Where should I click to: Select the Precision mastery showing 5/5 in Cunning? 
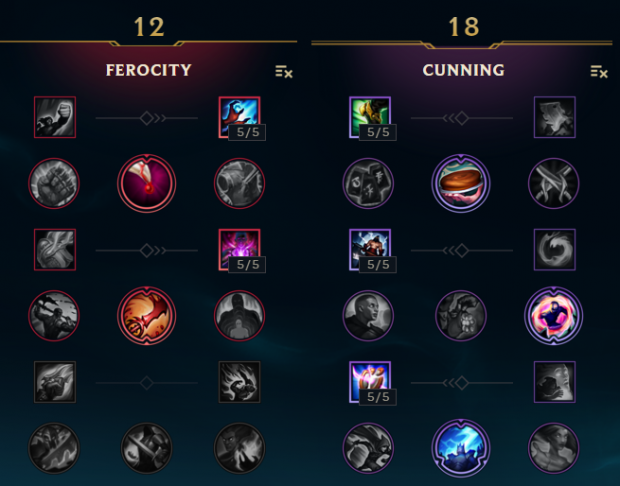coord(368,380)
